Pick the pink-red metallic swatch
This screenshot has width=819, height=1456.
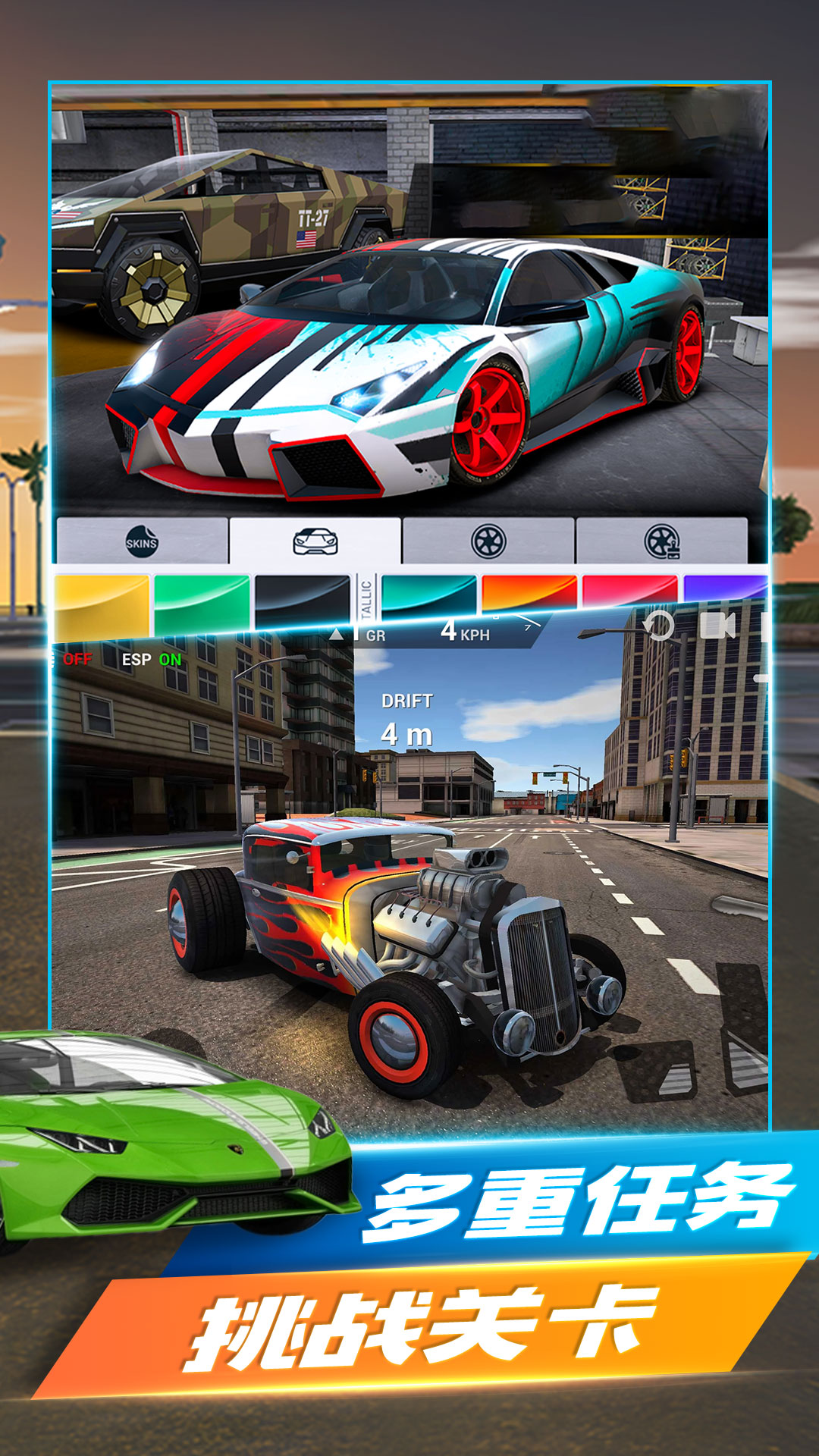(629, 590)
